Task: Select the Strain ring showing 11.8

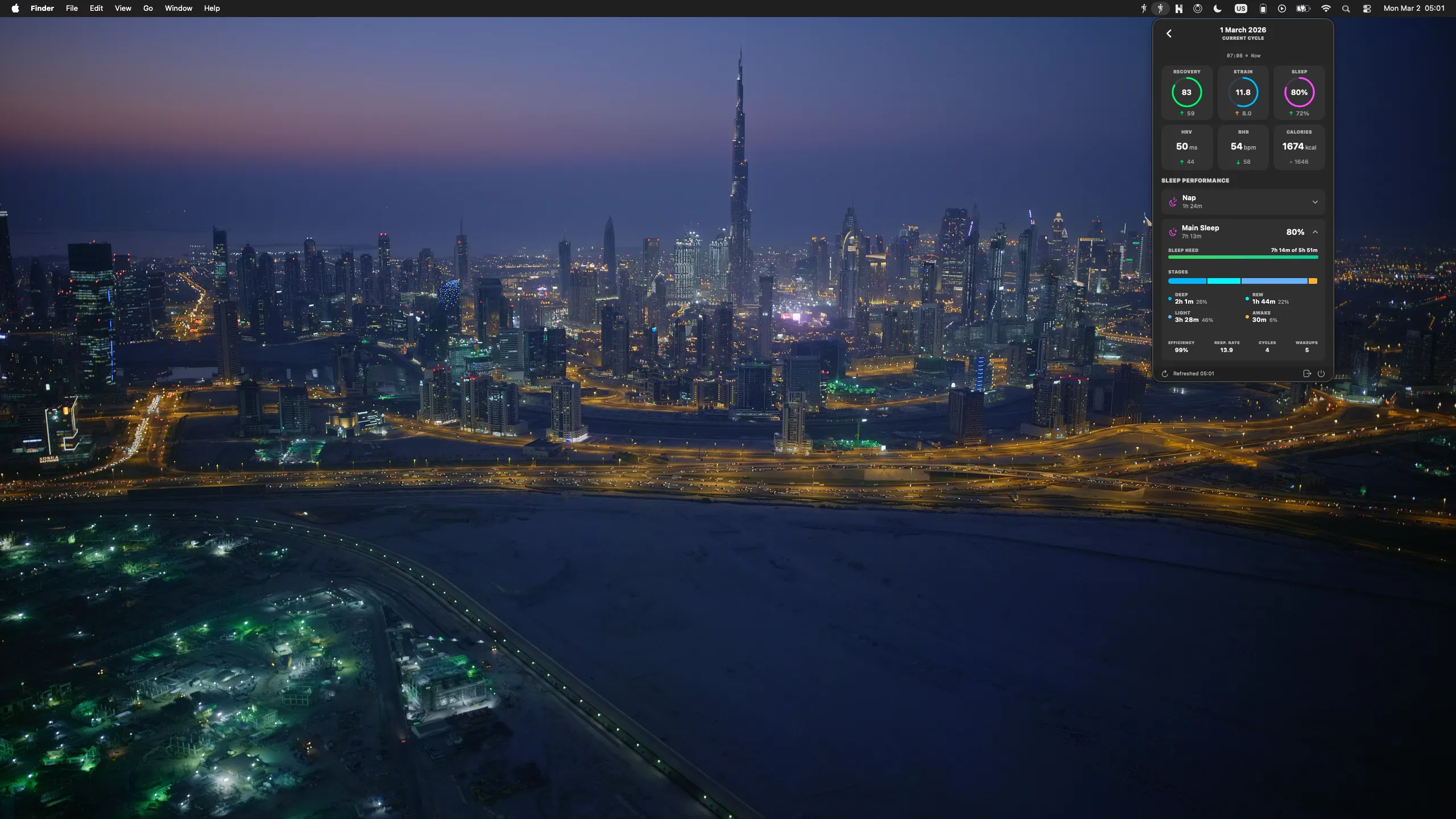Action: pos(1243,92)
